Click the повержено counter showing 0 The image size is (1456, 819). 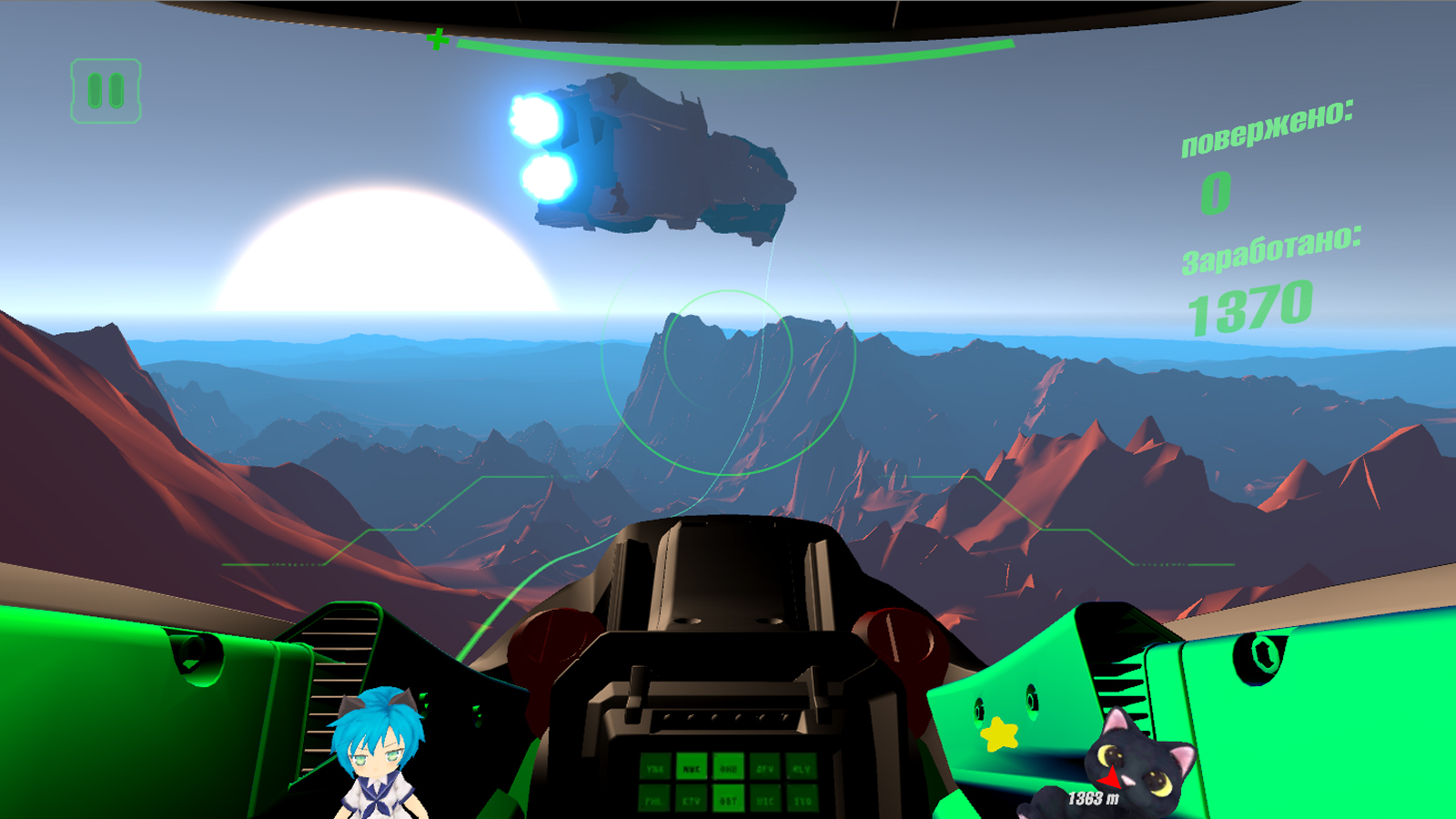pyautogui.click(x=1215, y=192)
